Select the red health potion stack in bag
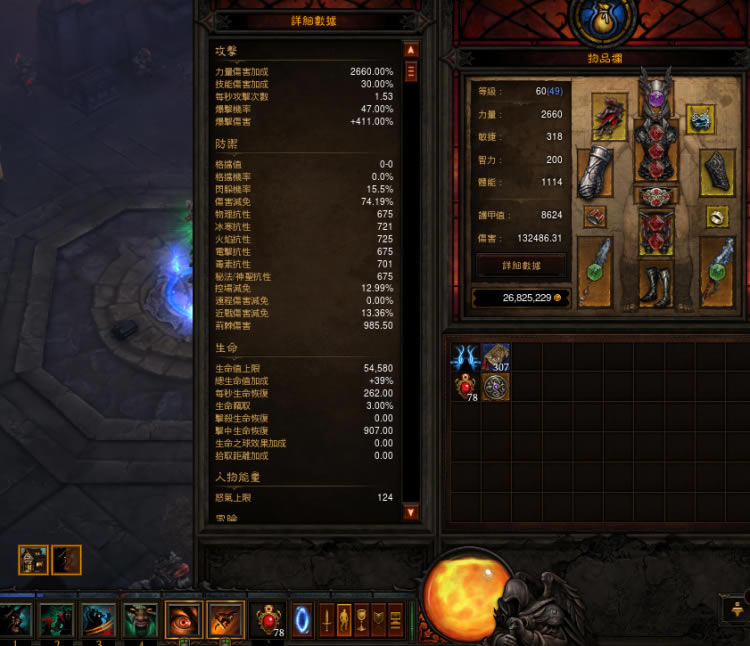 pos(466,388)
